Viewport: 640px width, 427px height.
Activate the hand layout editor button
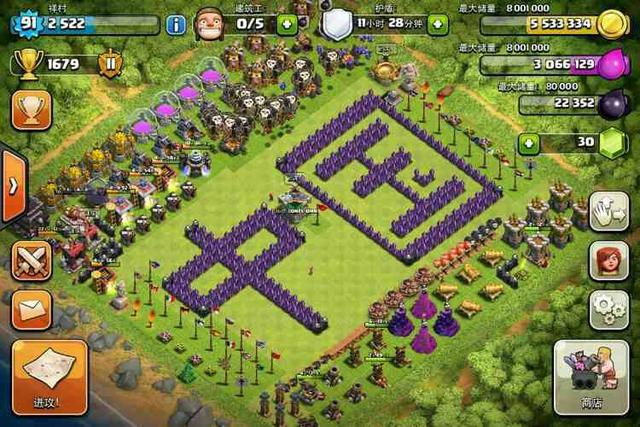608,211
